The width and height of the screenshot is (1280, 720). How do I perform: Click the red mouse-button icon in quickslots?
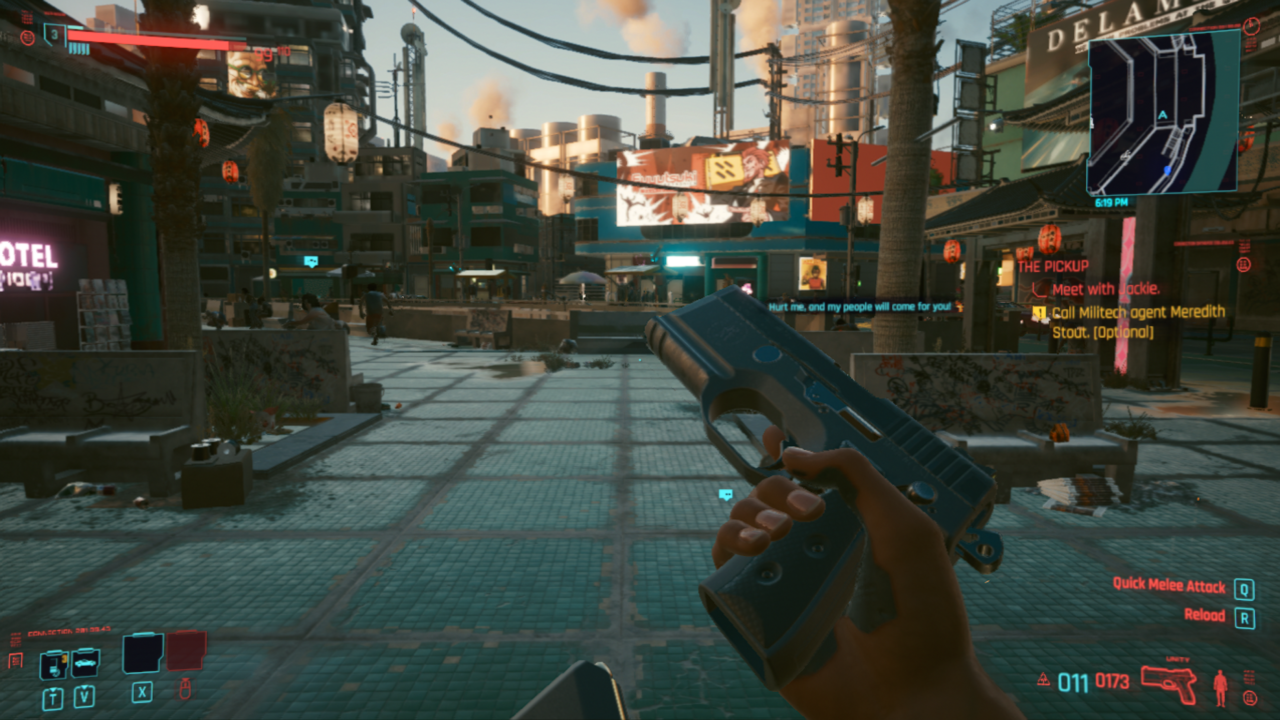[185, 690]
